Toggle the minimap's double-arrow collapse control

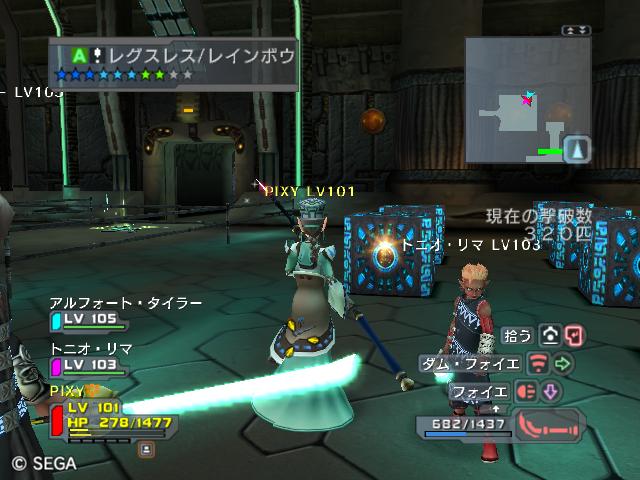point(577,31)
